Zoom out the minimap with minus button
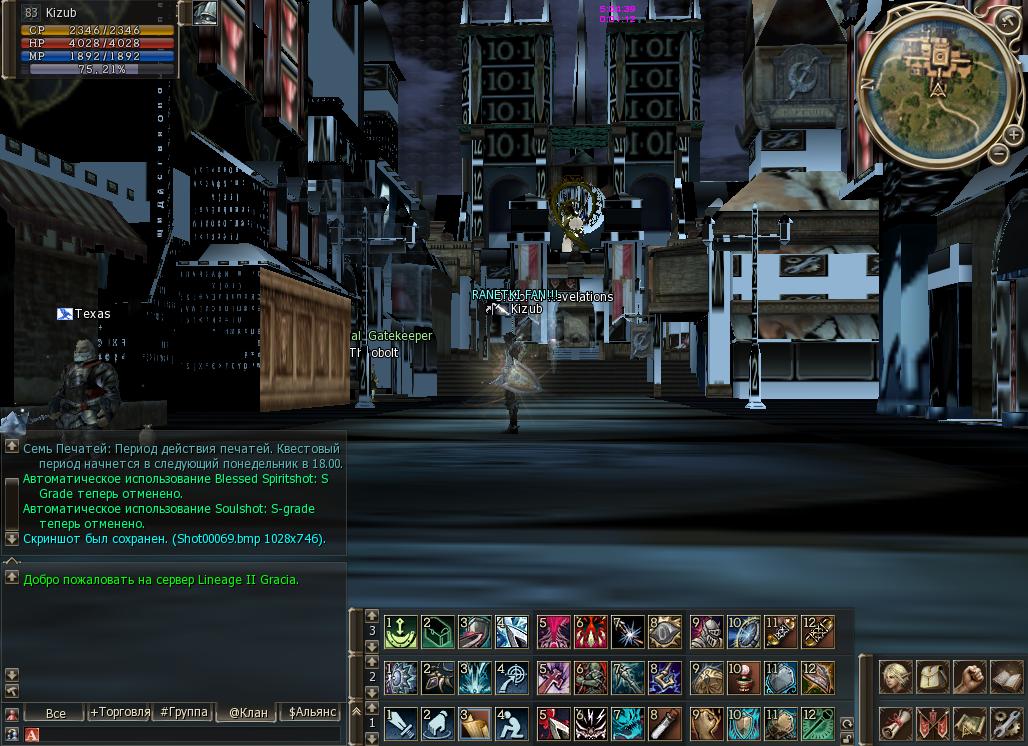The height and width of the screenshot is (746, 1028). (999, 153)
